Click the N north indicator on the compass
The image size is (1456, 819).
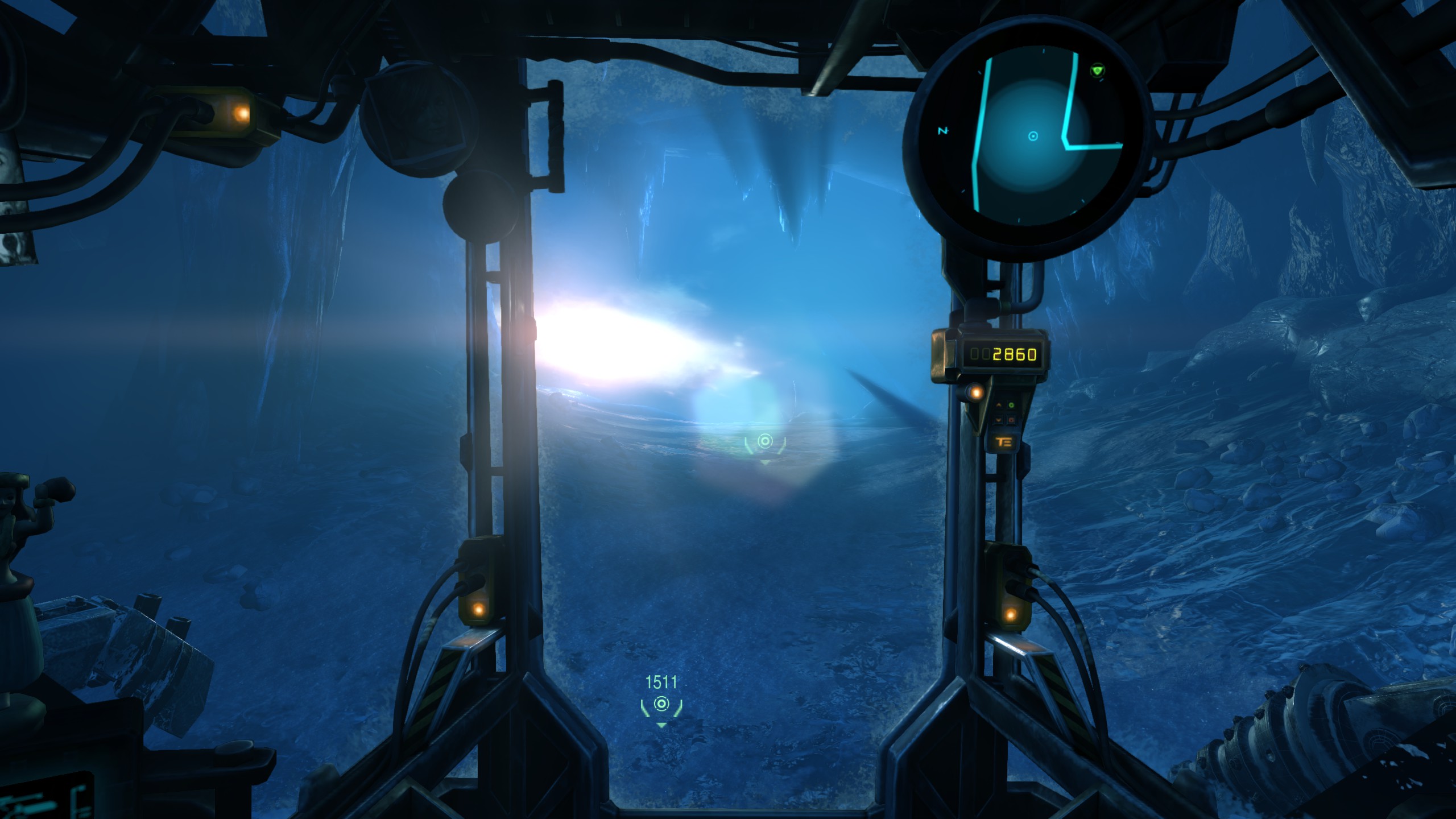943,130
